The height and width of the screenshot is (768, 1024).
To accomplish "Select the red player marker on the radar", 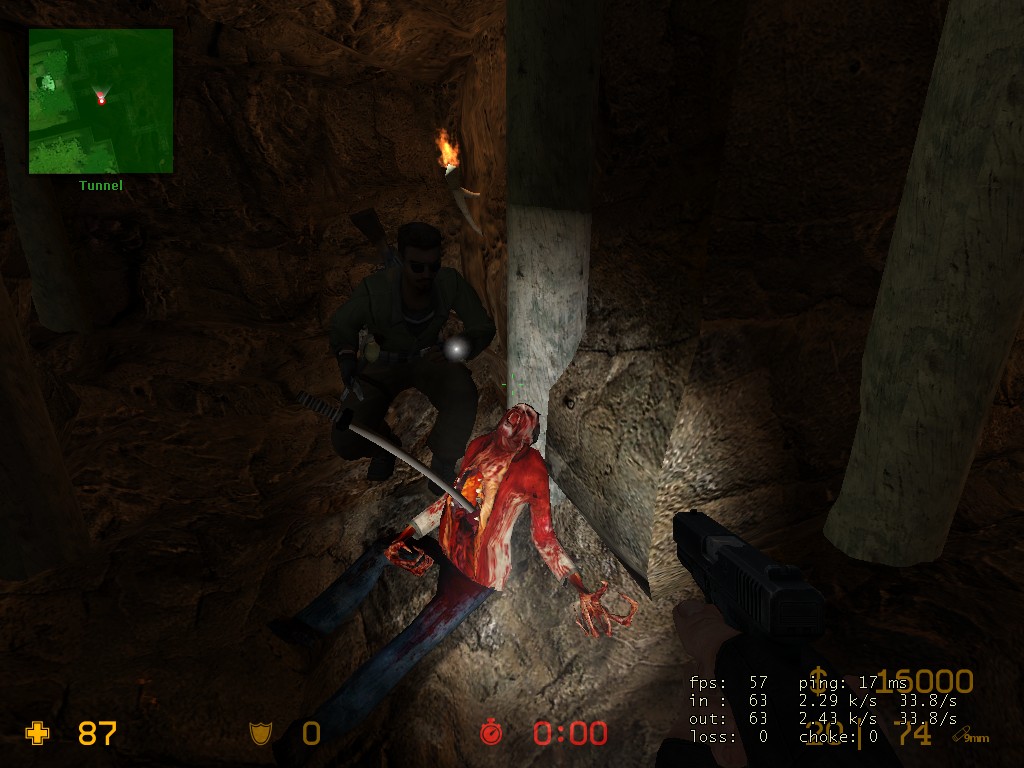I will click(101, 98).
